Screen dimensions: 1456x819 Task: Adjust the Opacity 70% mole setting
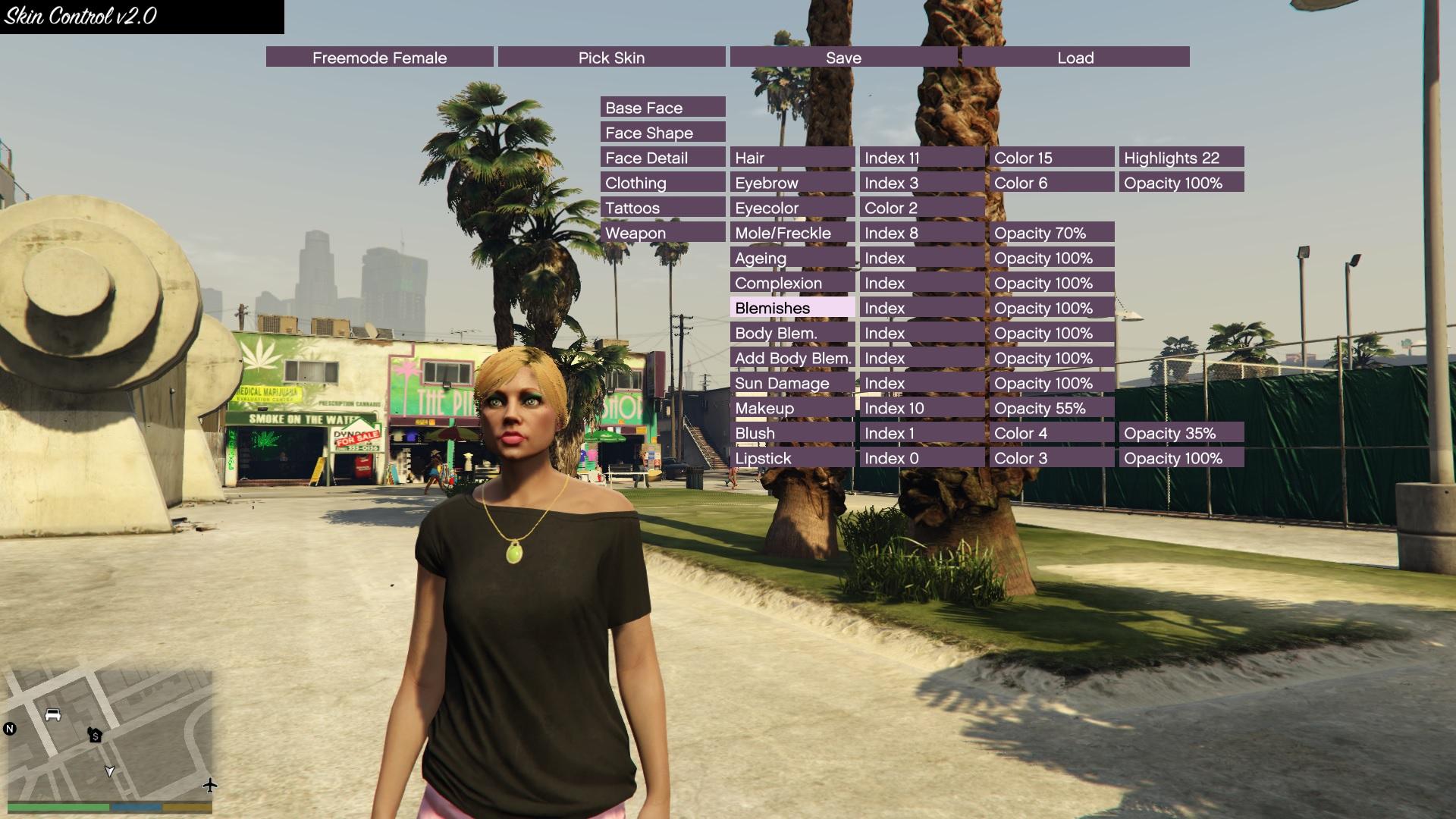tap(1052, 233)
